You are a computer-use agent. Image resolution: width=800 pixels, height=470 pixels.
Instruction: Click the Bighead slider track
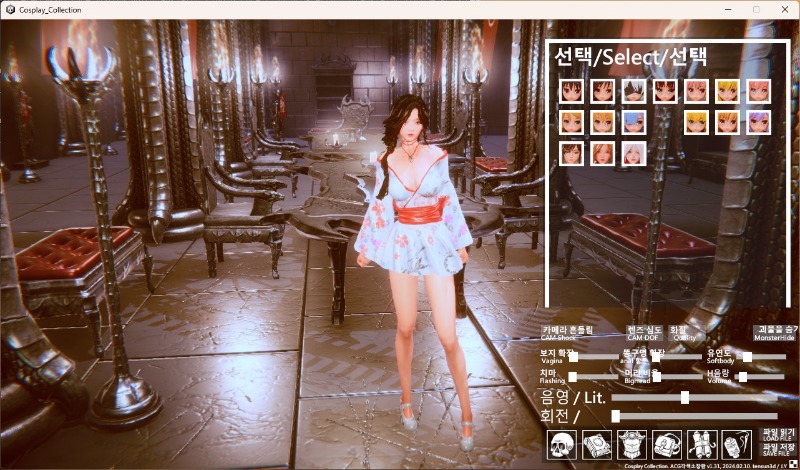click(680, 377)
